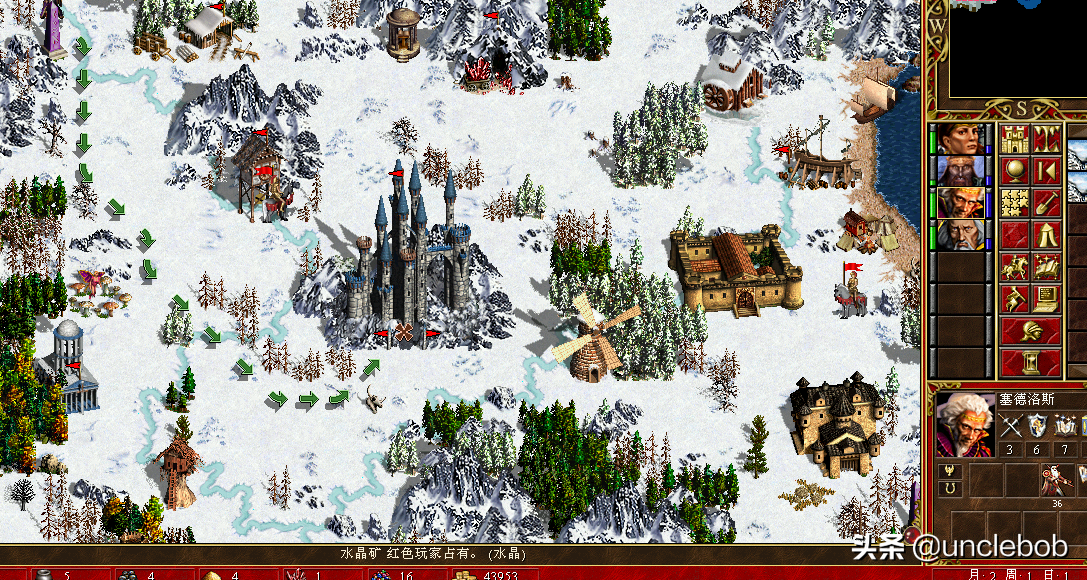Activate the dig shovel button
Viewport: 1087px width, 580px height.
[x=1046, y=202]
